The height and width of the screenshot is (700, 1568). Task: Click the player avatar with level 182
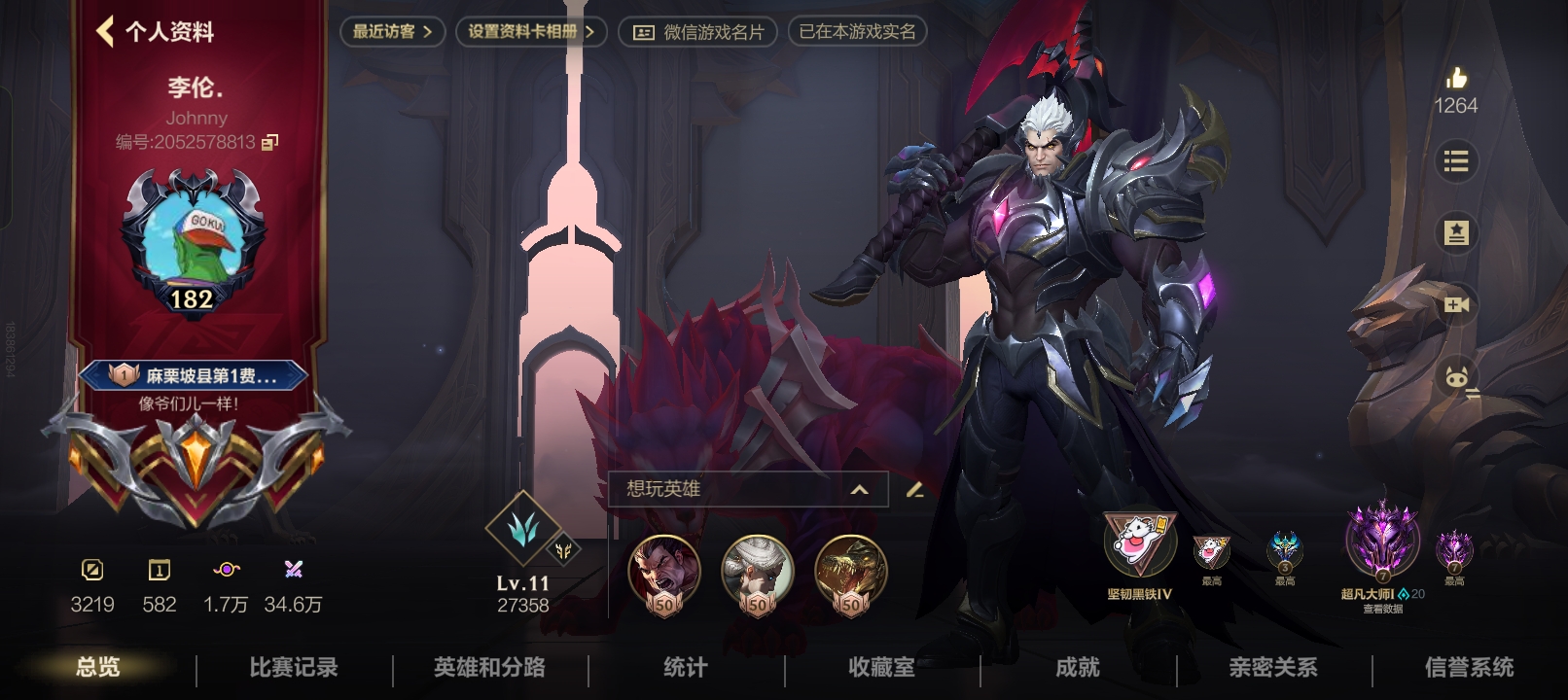(192, 238)
